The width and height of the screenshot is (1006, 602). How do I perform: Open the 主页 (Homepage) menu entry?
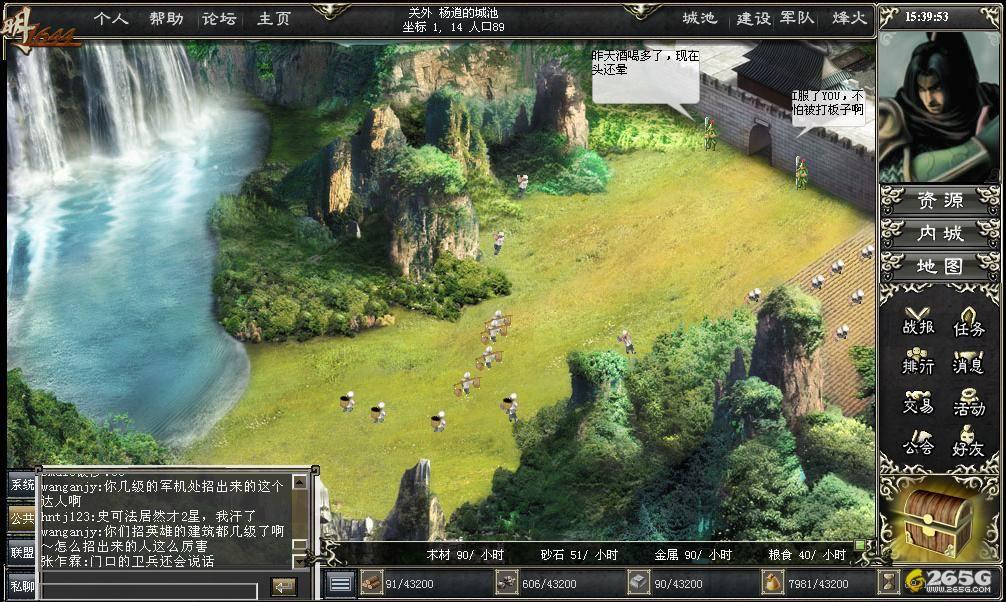[x=273, y=18]
